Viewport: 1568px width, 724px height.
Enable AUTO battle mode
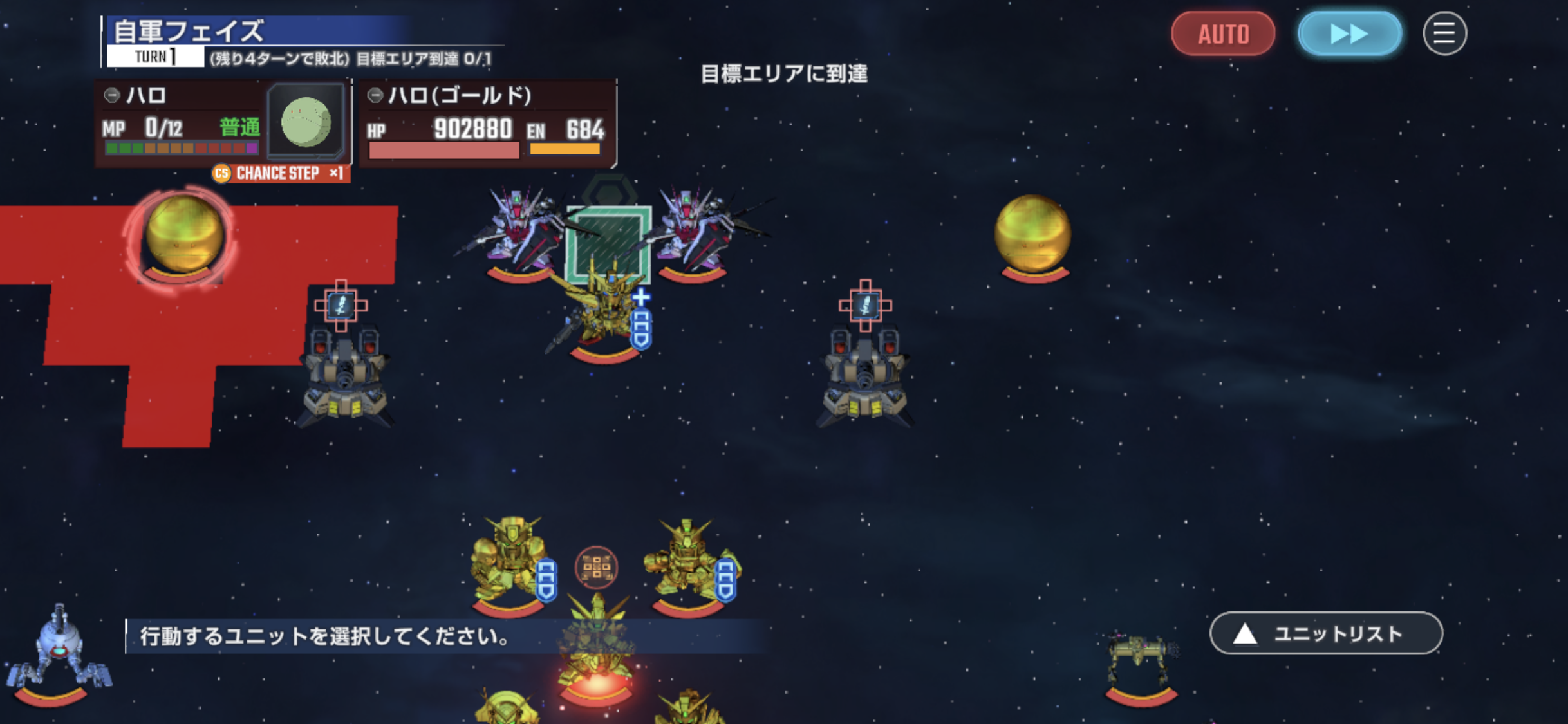(x=1222, y=33)
